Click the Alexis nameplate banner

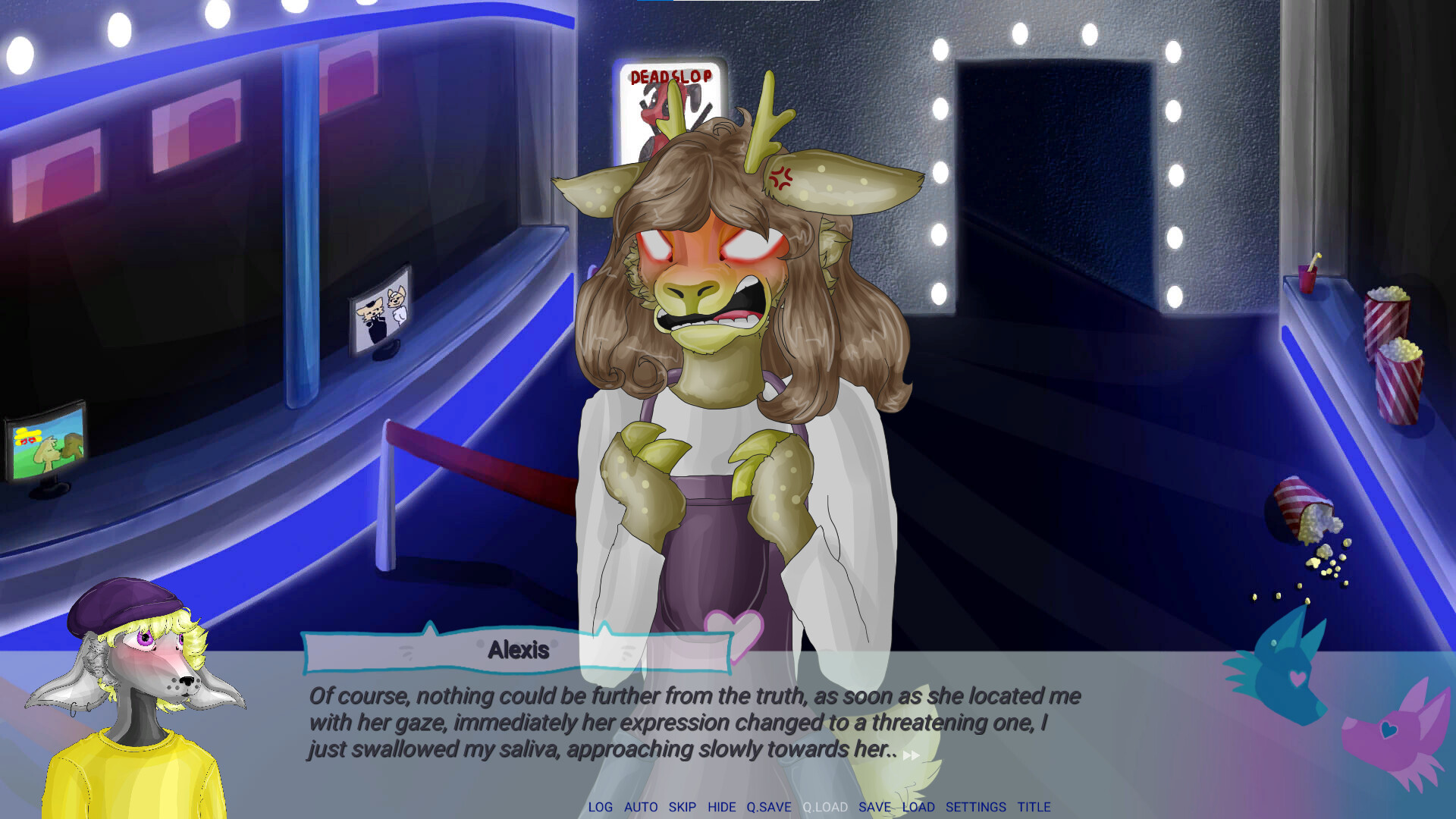pyautogui.click(x=518, y=649)
